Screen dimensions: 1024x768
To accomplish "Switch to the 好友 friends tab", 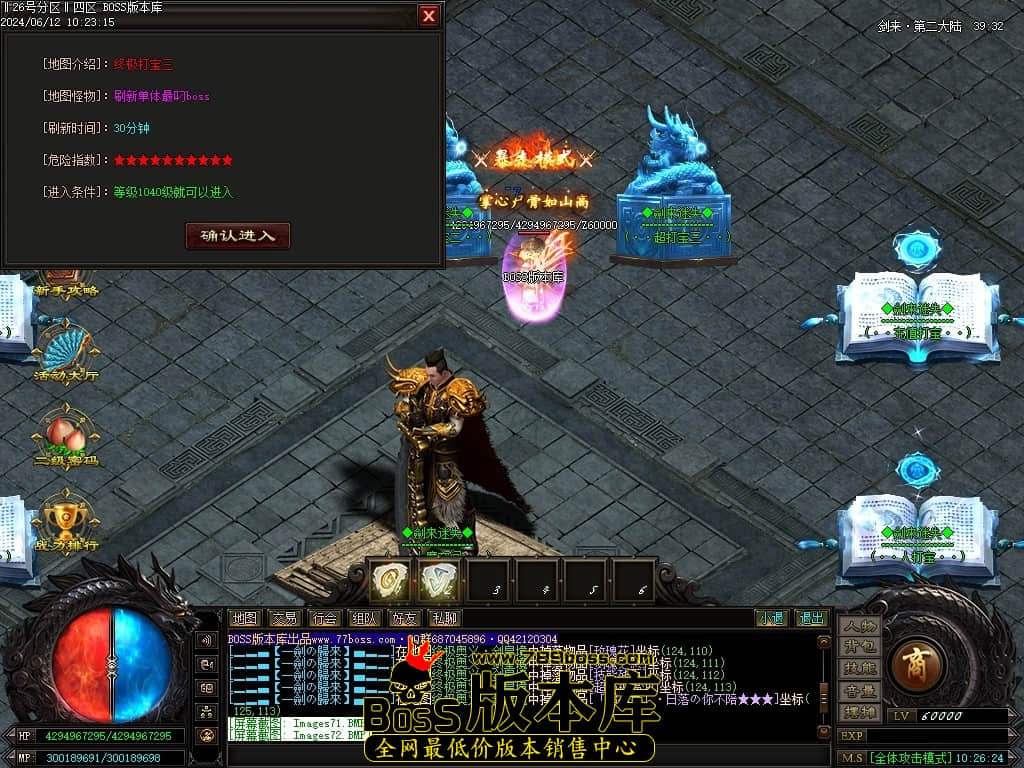I will point(404,619).
